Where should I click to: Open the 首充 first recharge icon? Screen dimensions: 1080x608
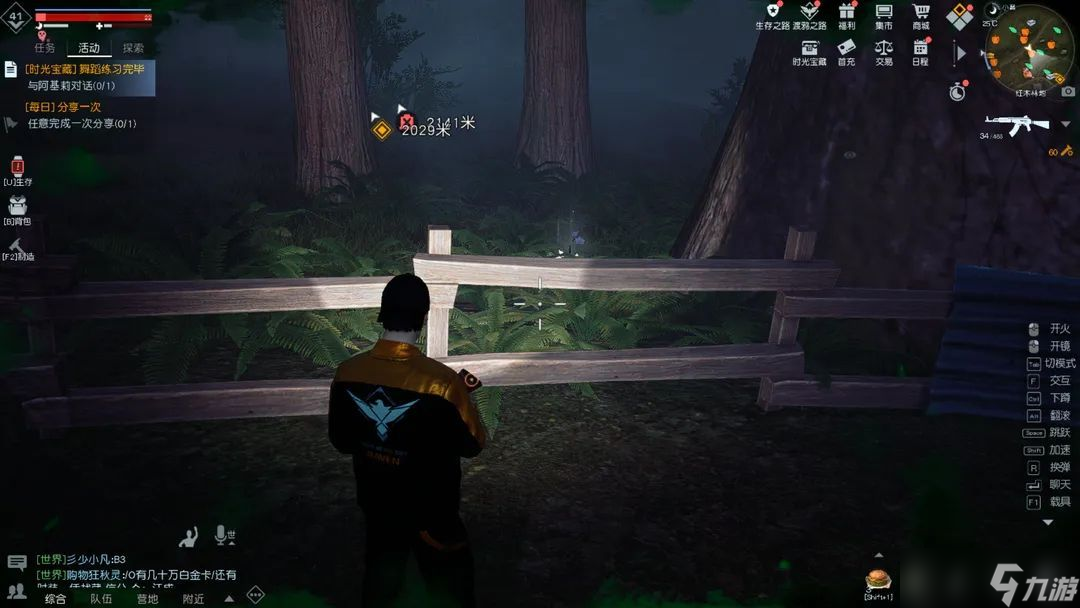847,49
